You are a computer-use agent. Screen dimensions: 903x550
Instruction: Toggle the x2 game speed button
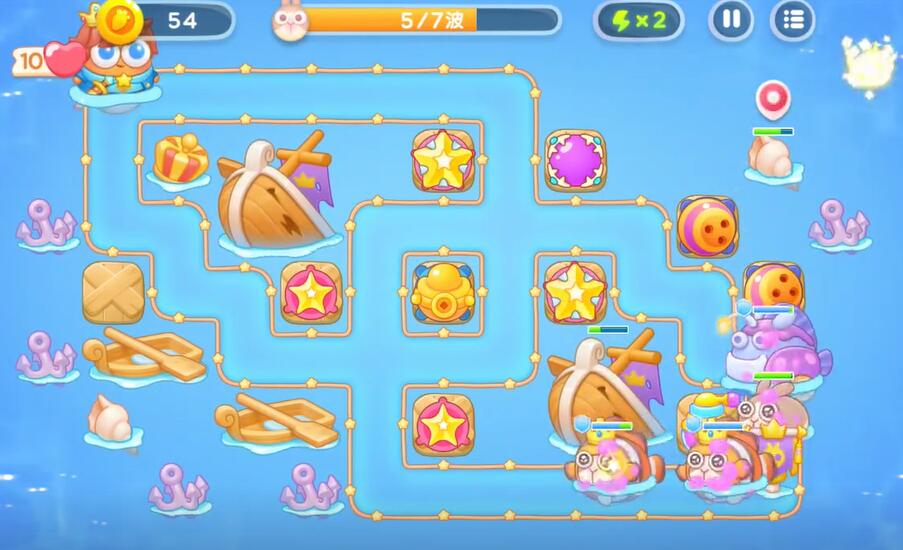point(638,21)
